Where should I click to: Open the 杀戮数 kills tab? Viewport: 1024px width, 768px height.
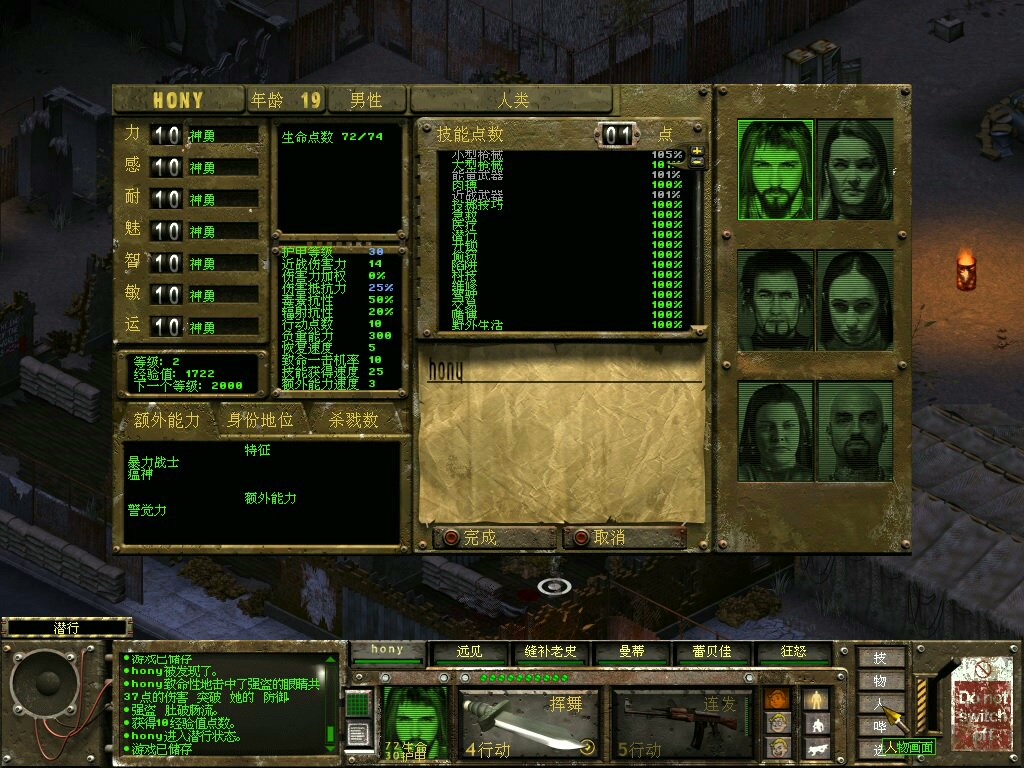tap(354, 421)
